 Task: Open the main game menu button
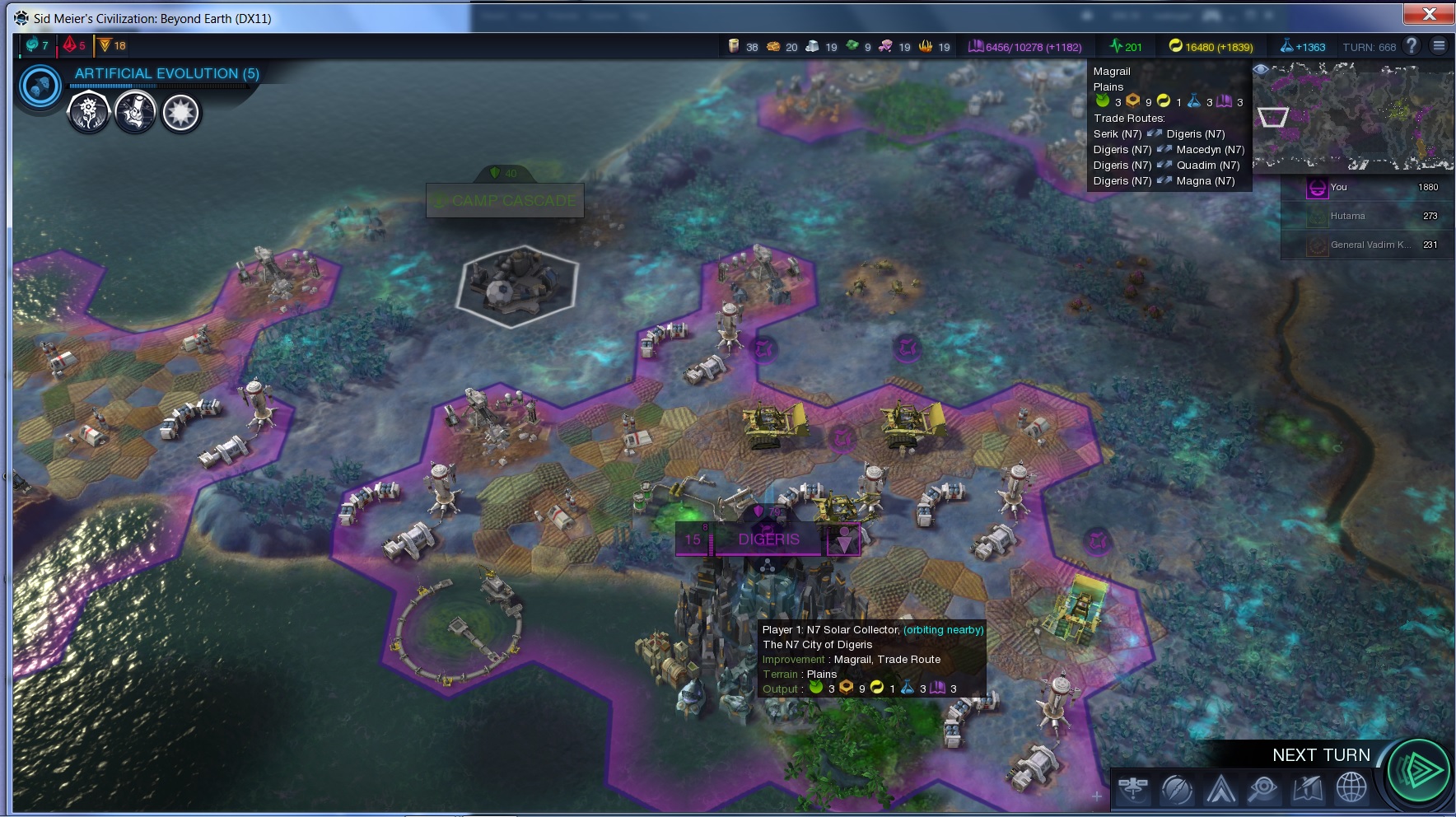tap(1439, 46)
